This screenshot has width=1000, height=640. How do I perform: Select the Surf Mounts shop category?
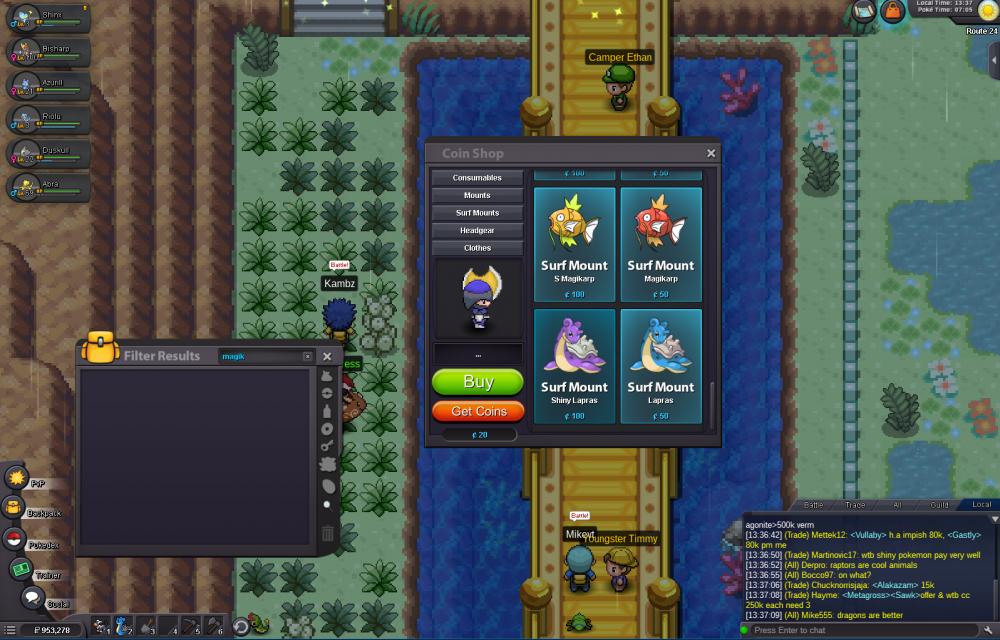tap(477, 213)
